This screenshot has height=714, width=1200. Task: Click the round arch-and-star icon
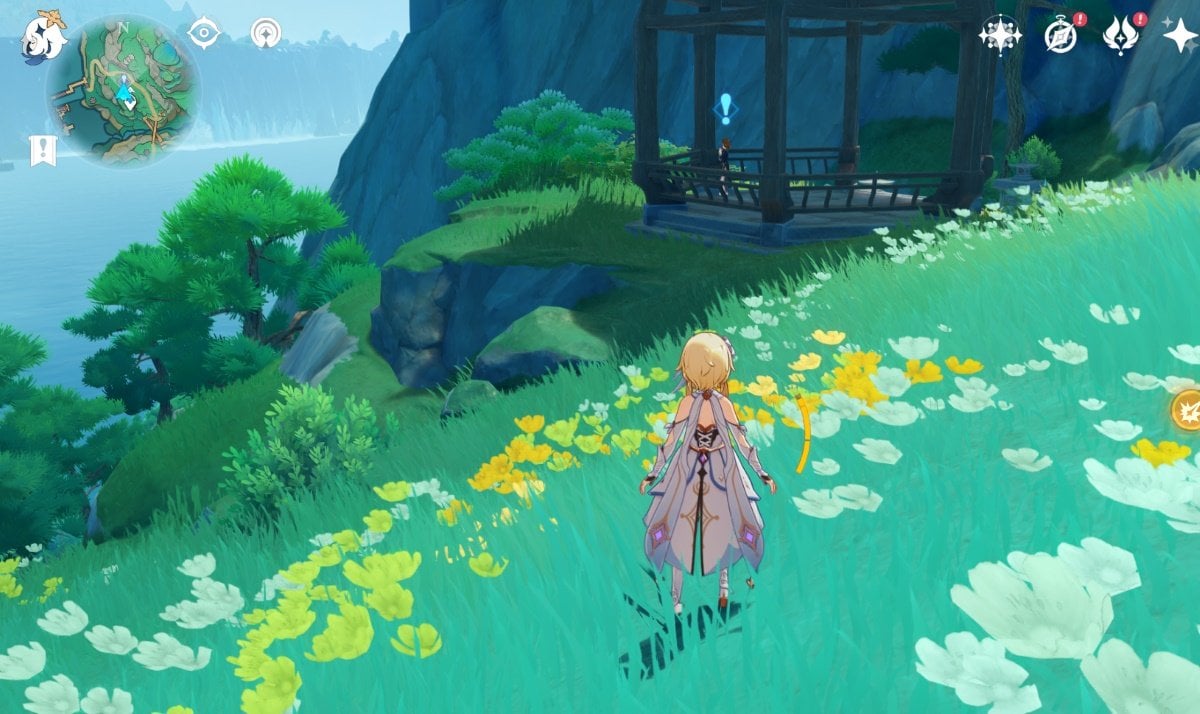pyautogui.click(x=266, y=33)
